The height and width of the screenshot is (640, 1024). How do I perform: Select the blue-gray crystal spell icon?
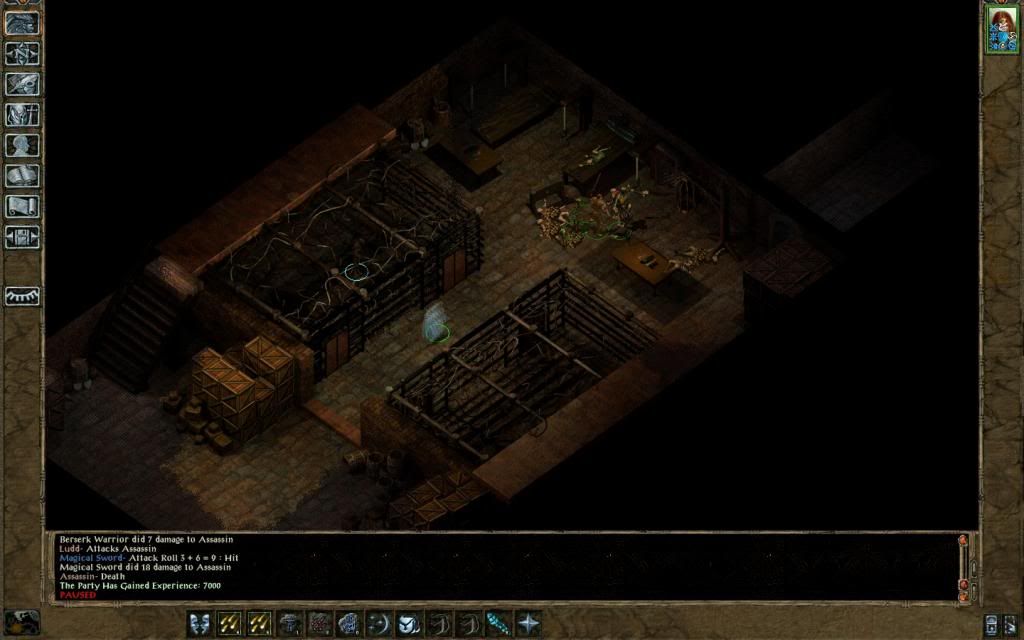pyautogui.click(x=349, y=623)
